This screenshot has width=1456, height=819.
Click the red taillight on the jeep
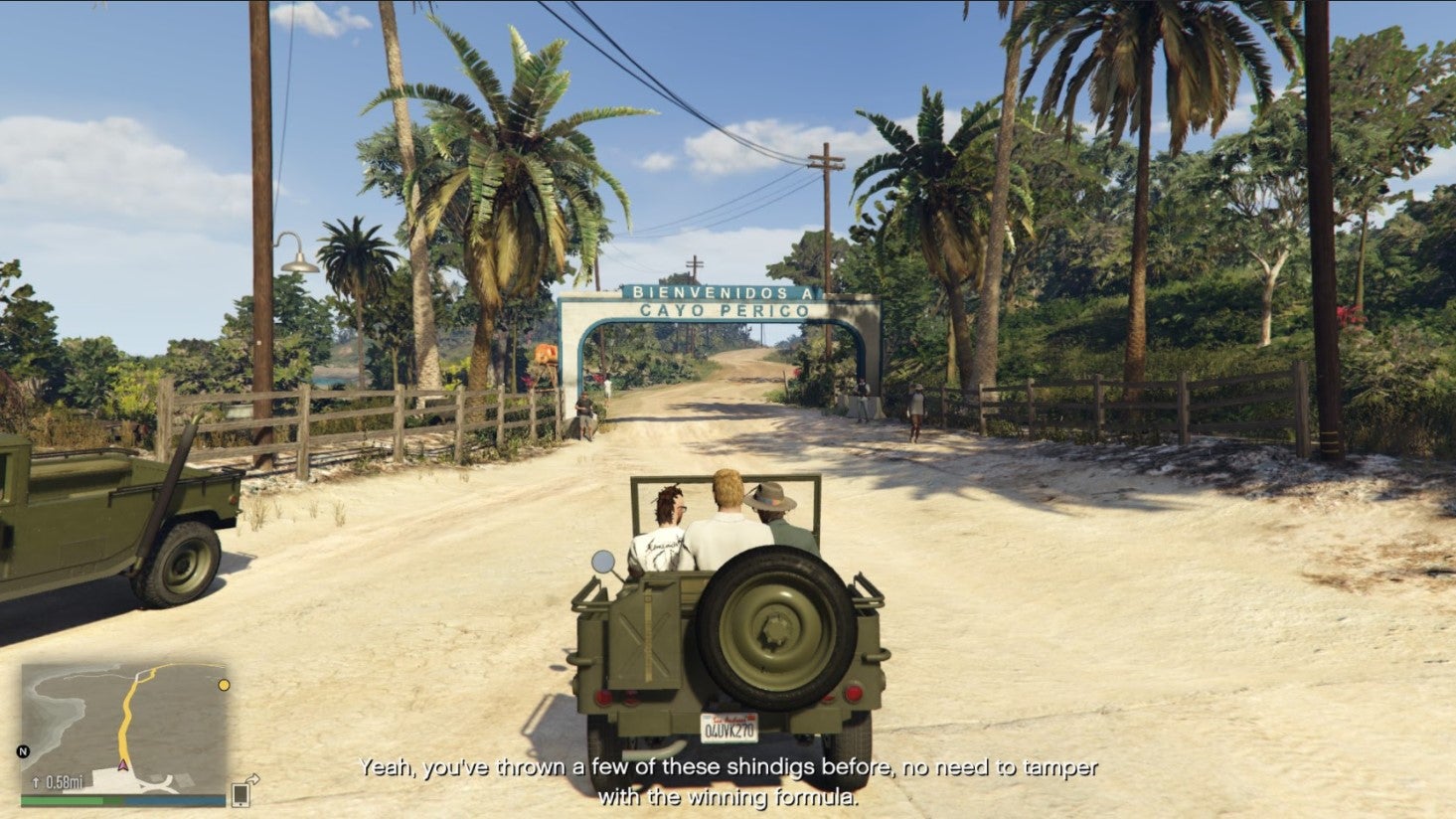tap(854, 694)
